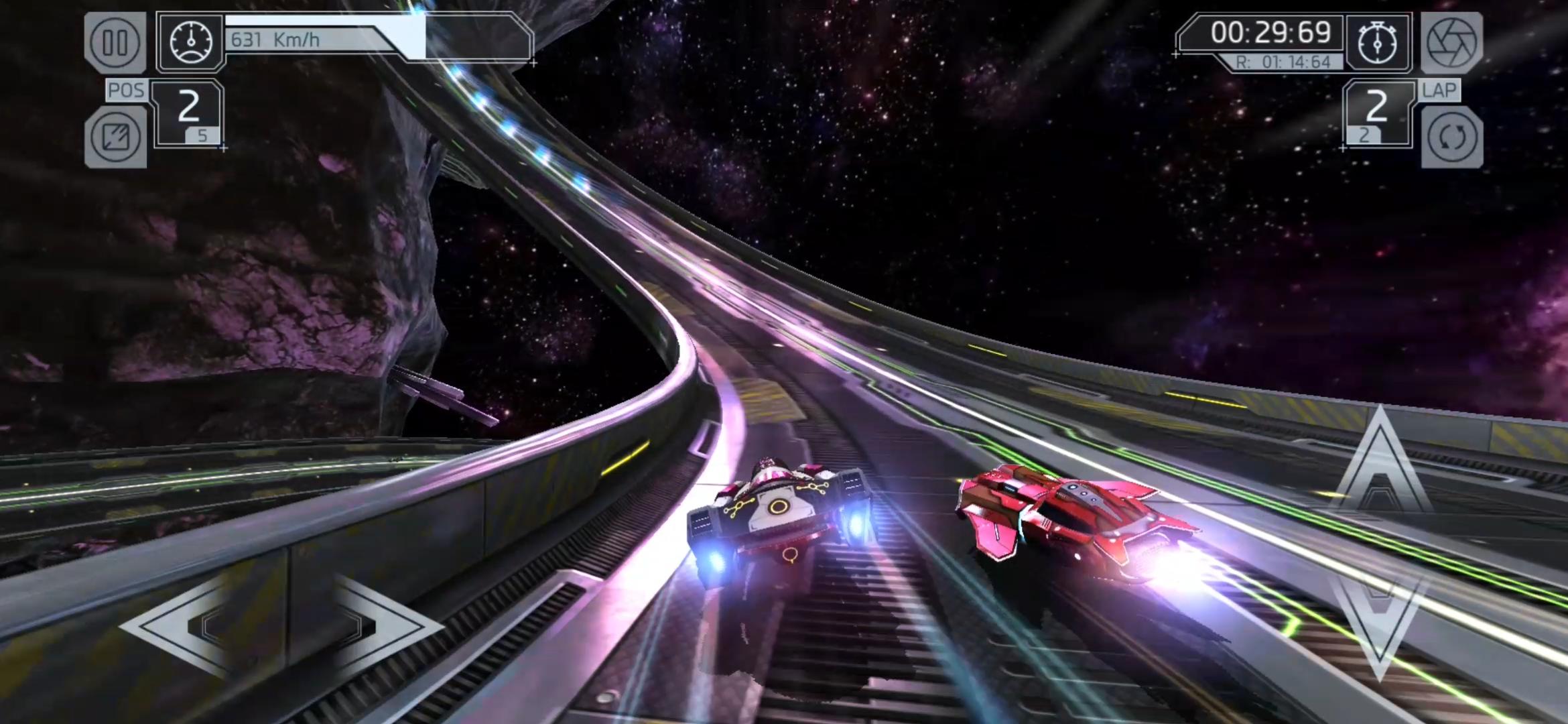Viewport: 1568px width, 724px height.
Task: Pause the race
Action: coord(116,42)
